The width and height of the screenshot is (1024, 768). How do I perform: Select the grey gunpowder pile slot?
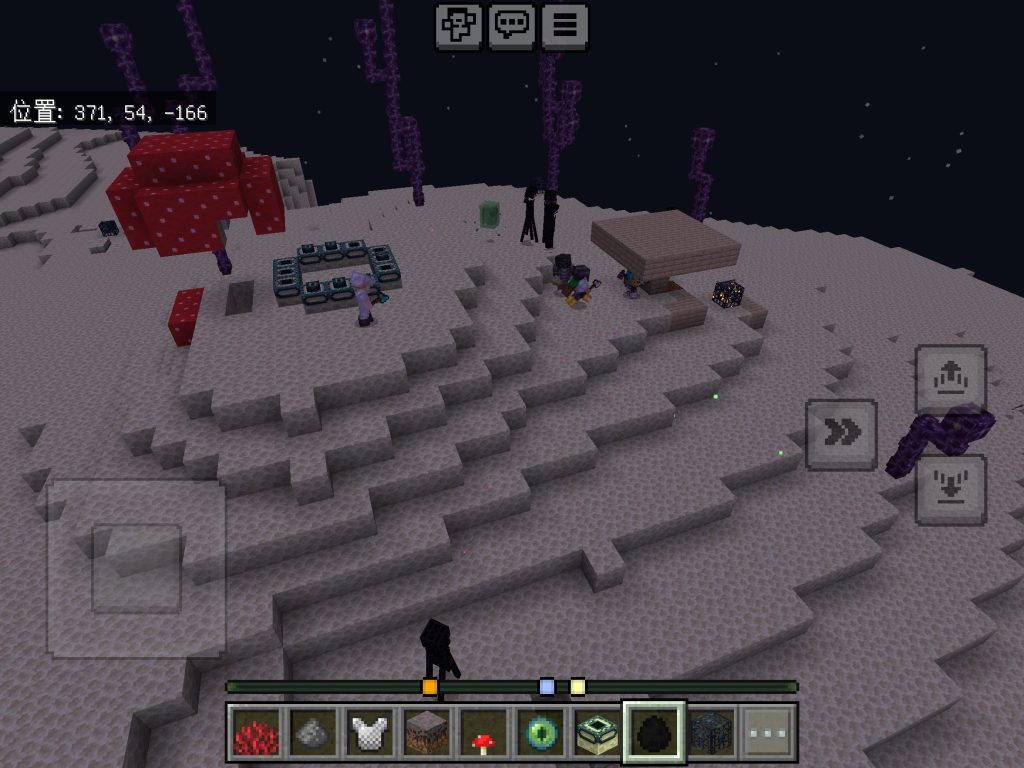click(x=313, y=732)
